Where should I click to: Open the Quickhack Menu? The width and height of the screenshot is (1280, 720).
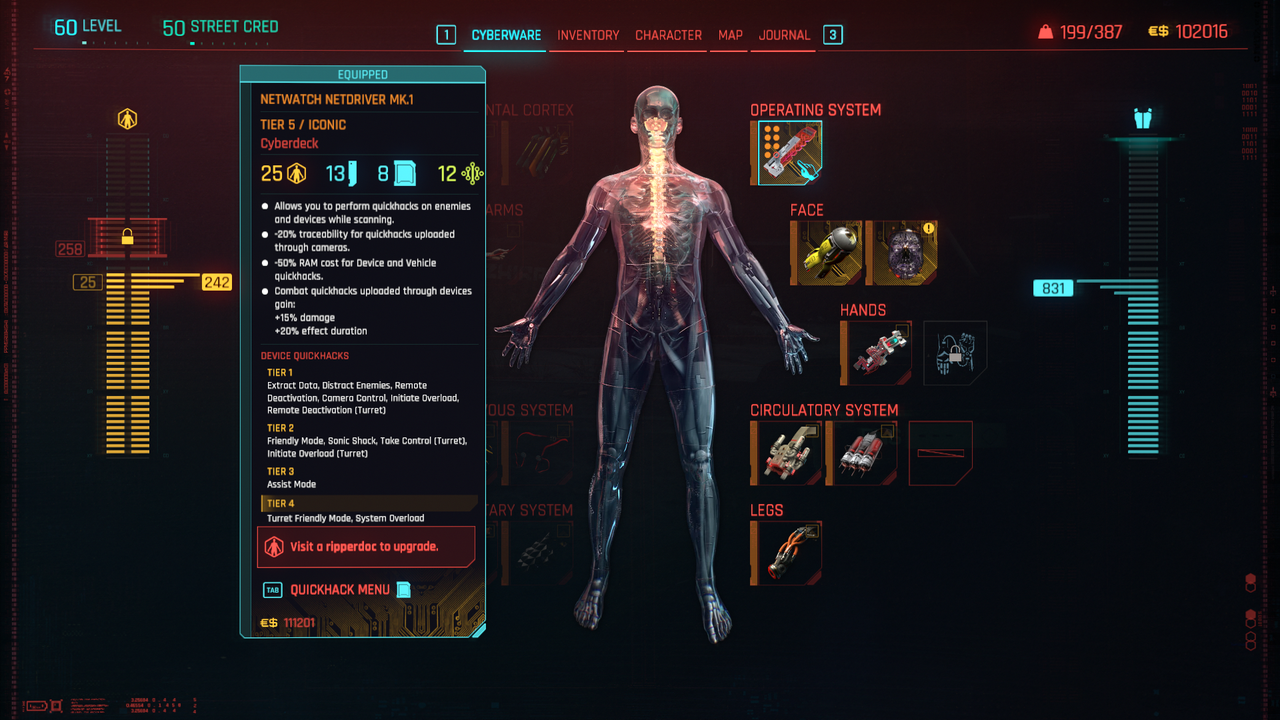340,590
